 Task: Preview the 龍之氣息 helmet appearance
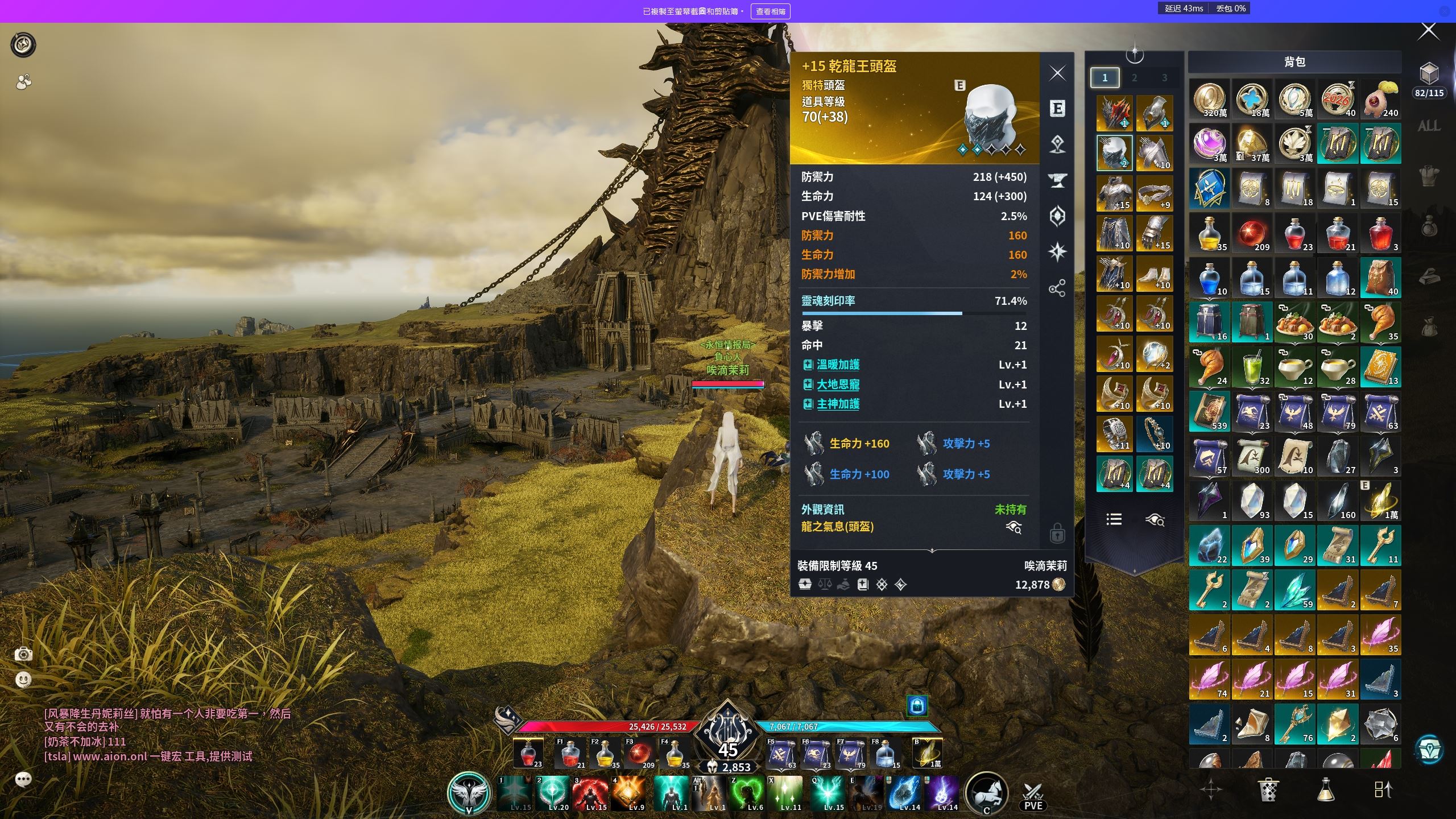[x=1014, y=527]
